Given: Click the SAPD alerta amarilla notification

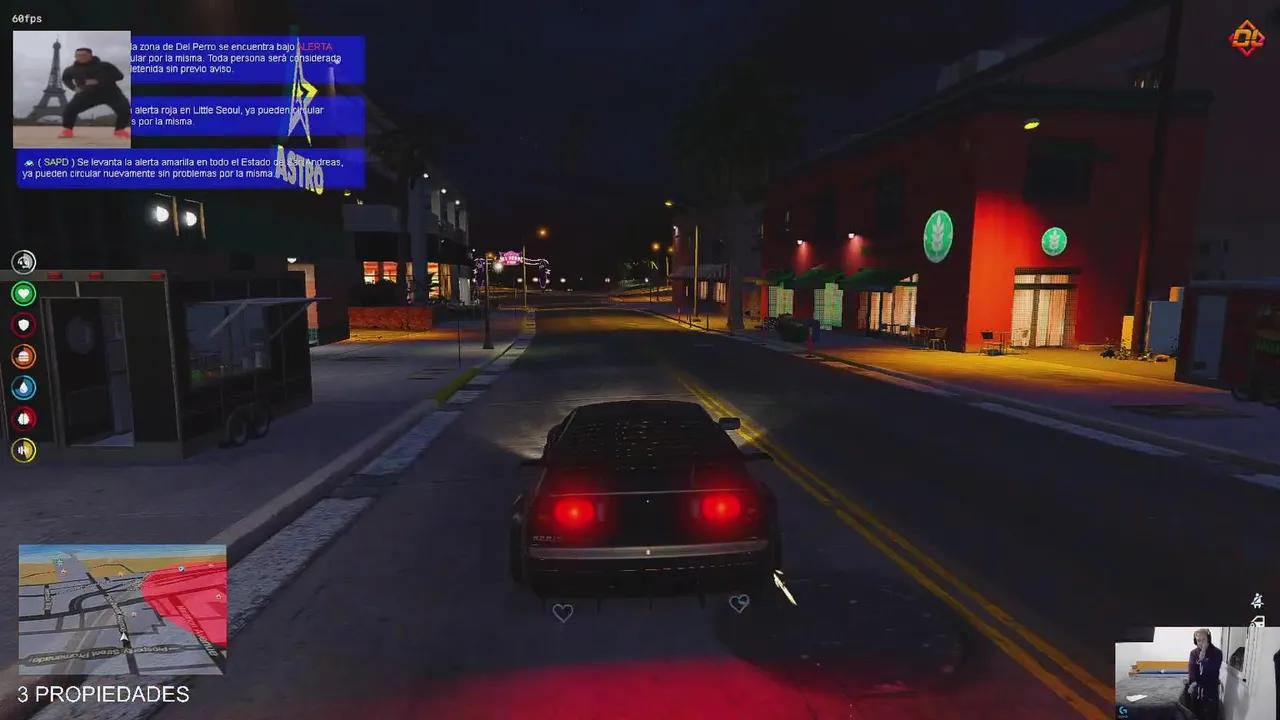Looking at the screenshot, I should (x=190, y=168).
